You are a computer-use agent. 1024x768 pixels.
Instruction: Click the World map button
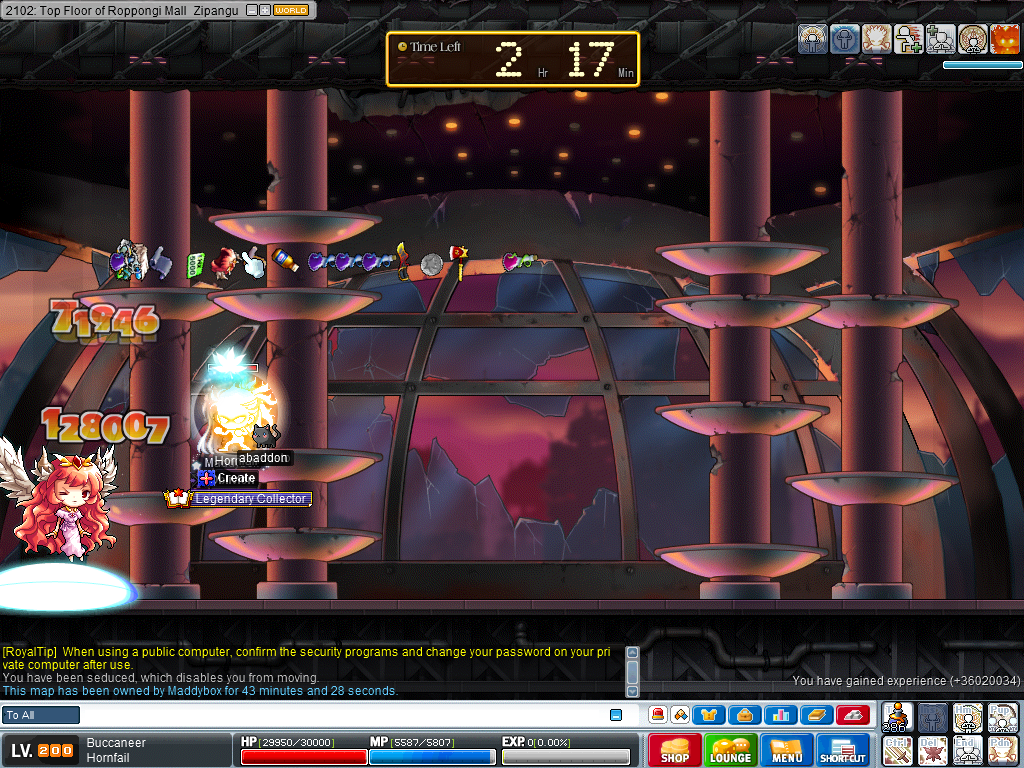pyautogui.click(x=291, y=10)
